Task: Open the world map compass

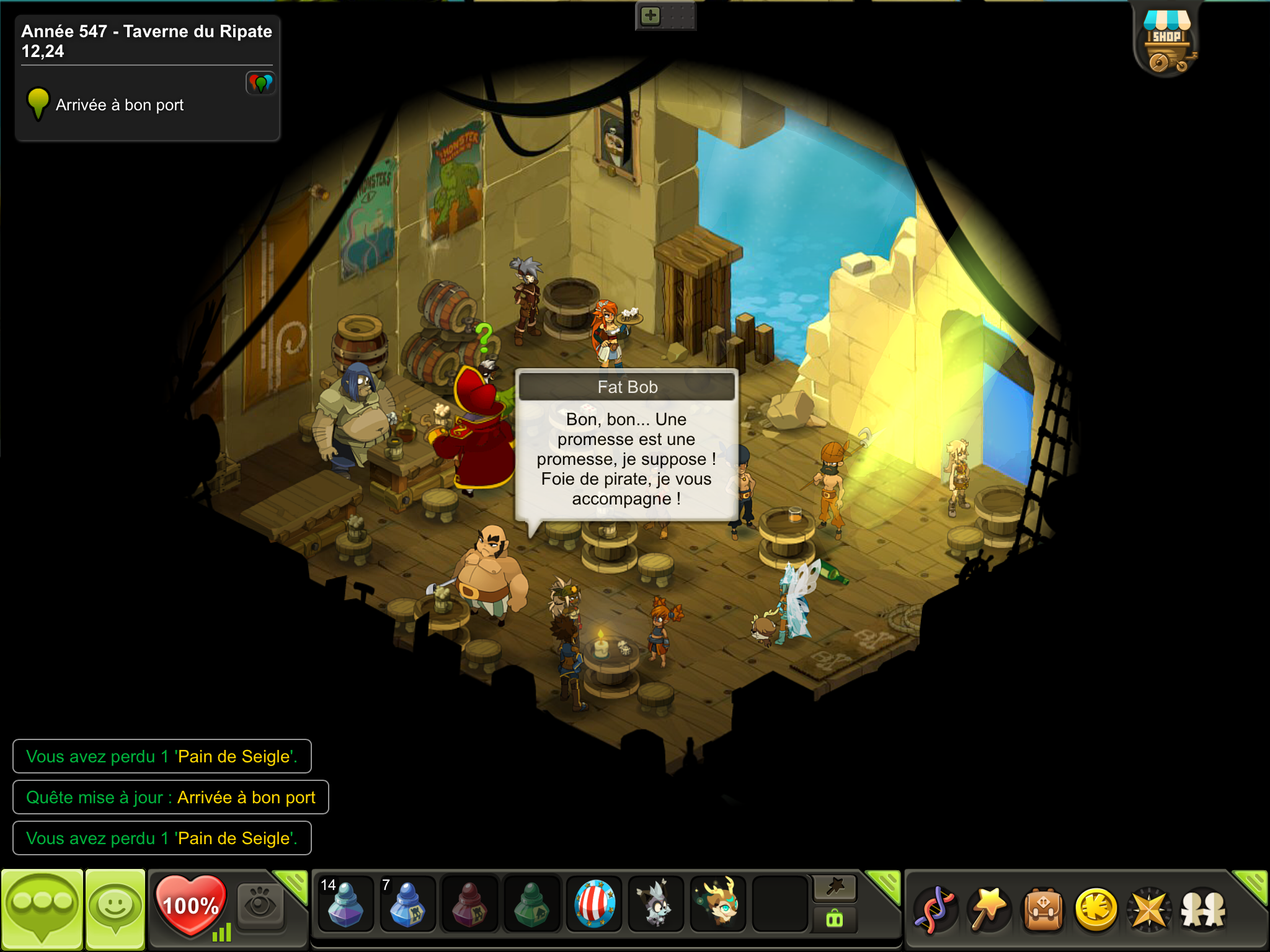Action: coord(1150,910)
